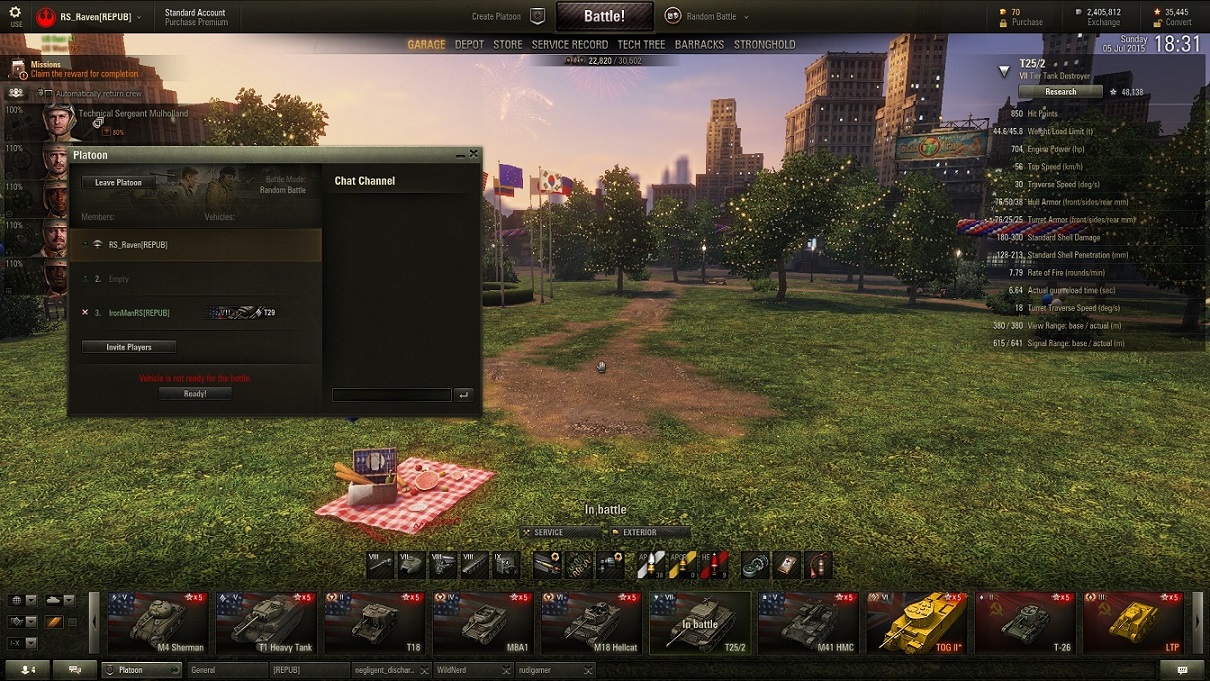The width and height of the screenshot is (1210, 681).
Task: Open the Exterior customization menu
Action: tap(648, 533)
